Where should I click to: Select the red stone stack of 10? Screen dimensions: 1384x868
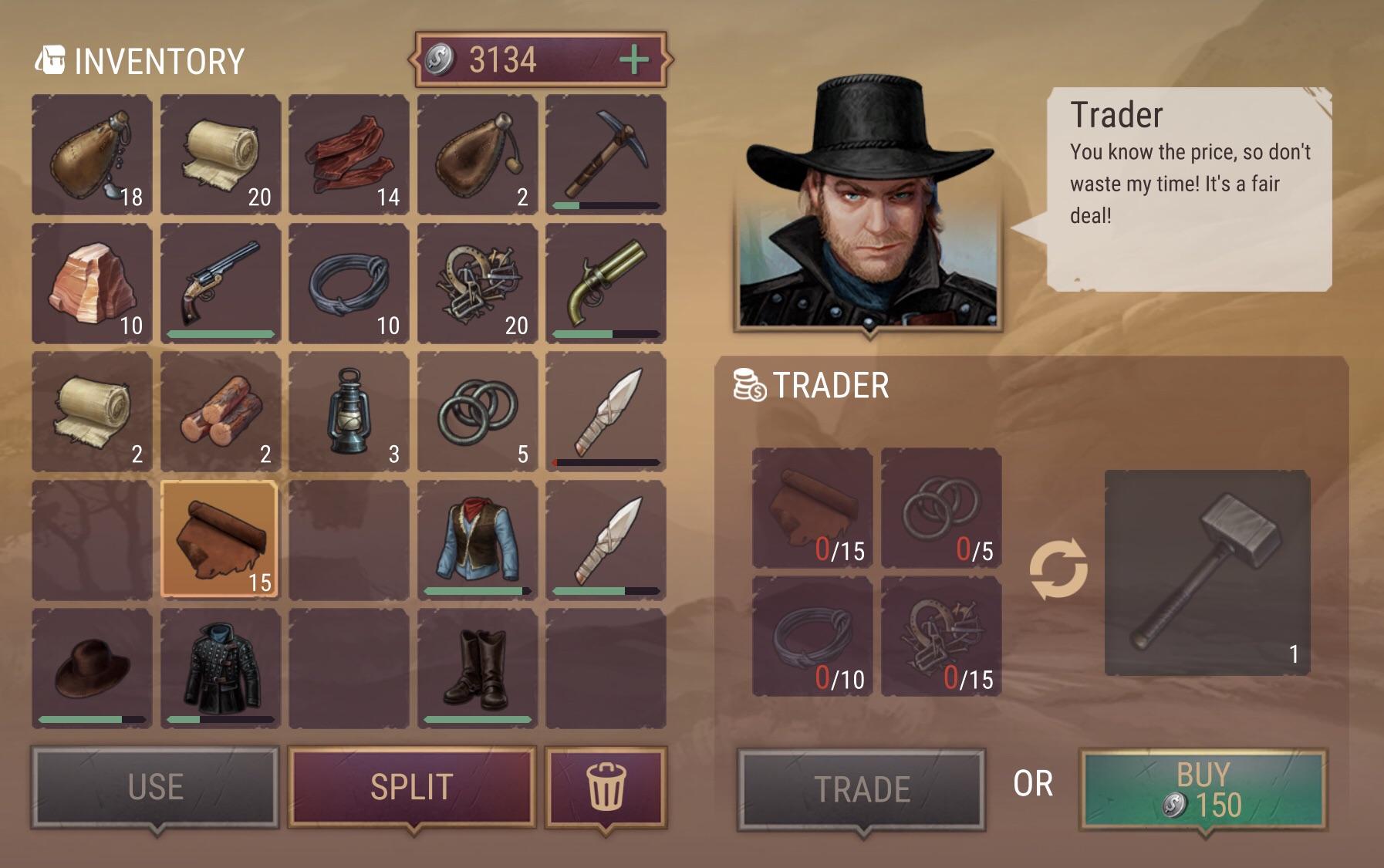[x=92, y=282]
